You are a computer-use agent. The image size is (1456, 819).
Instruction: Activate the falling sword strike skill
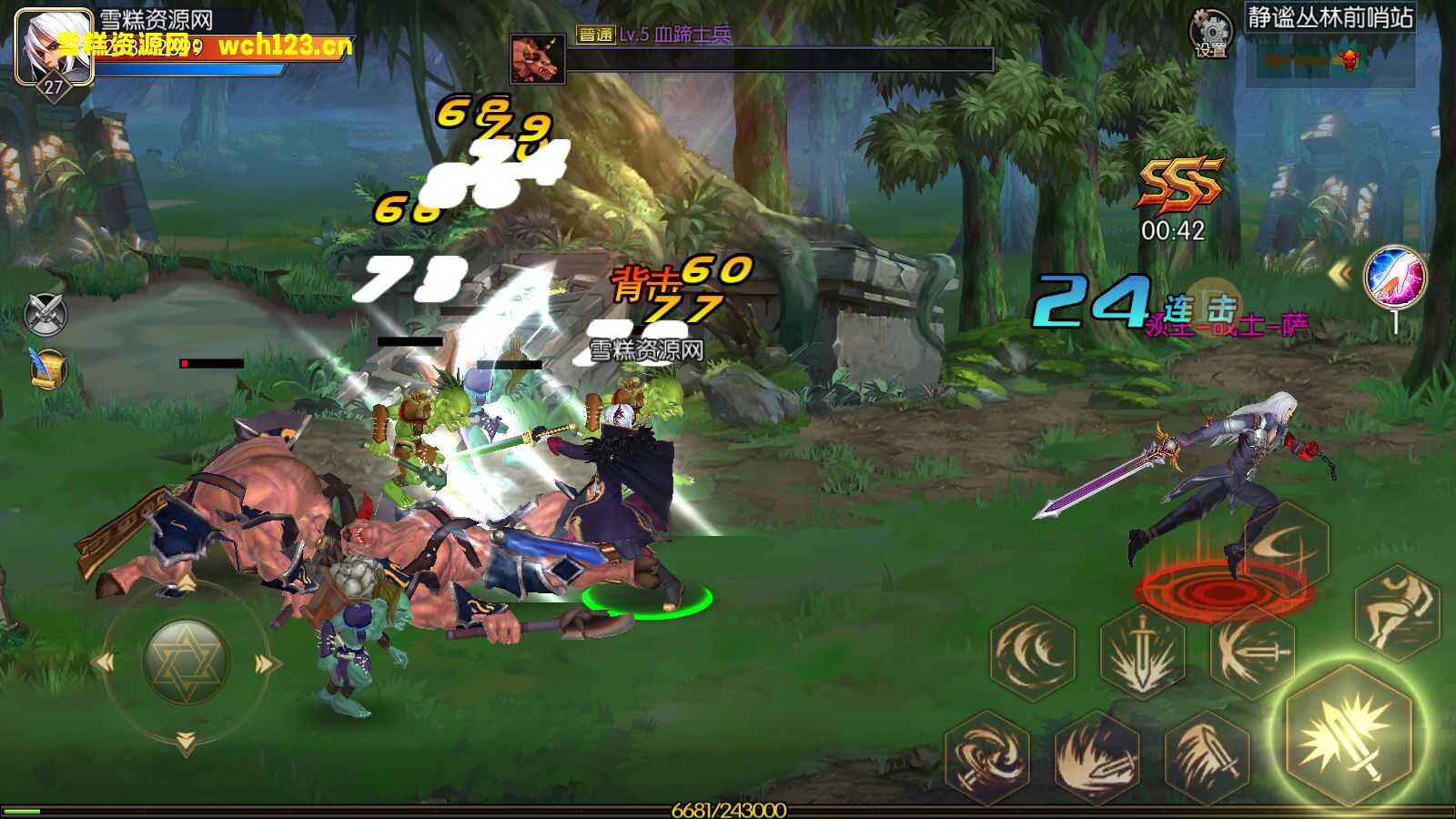pyautogui.click(x=1207, y=757)
